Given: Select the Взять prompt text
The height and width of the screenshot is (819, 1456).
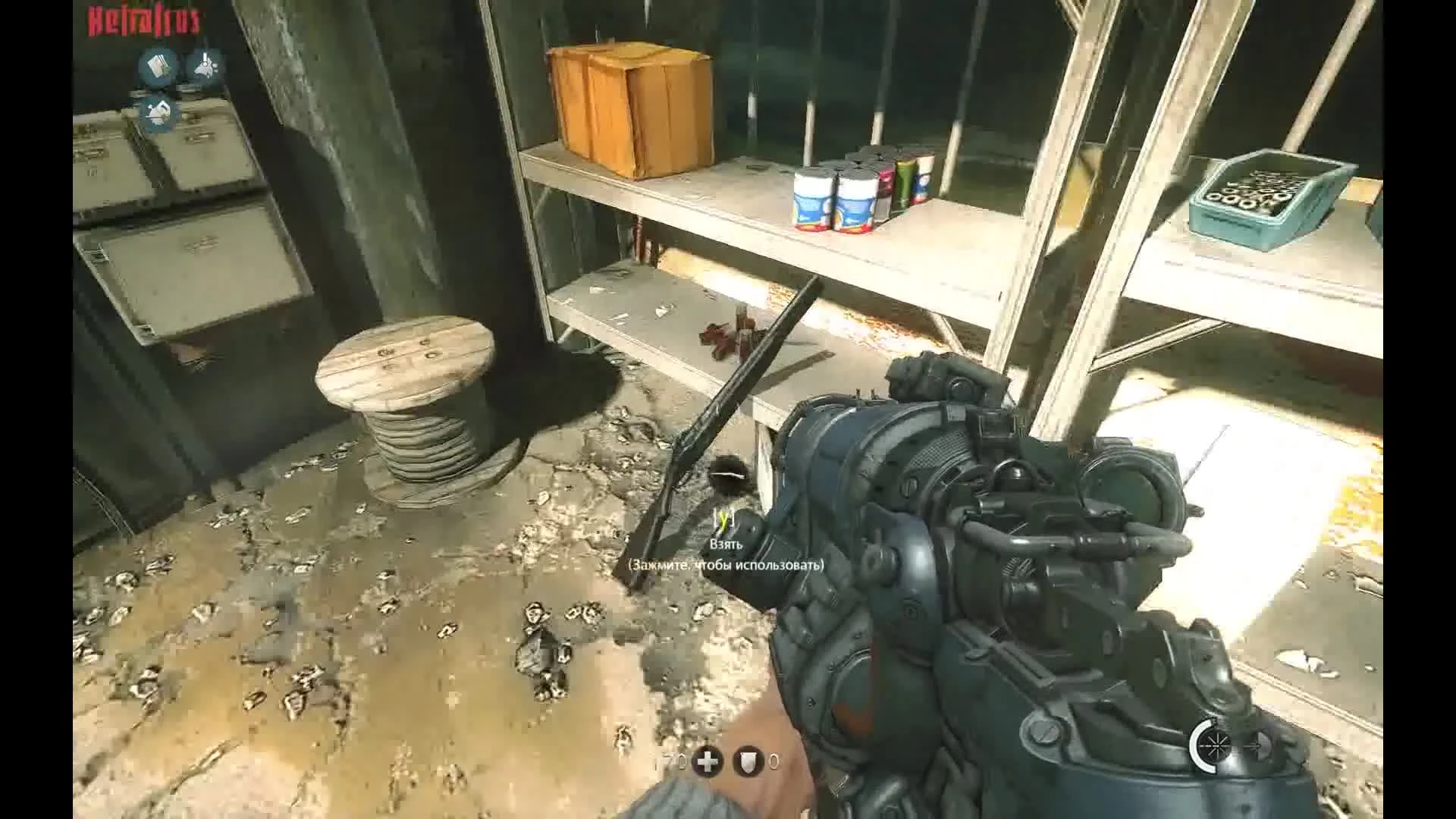Looking at the screenshot, I should coord(726,546).
